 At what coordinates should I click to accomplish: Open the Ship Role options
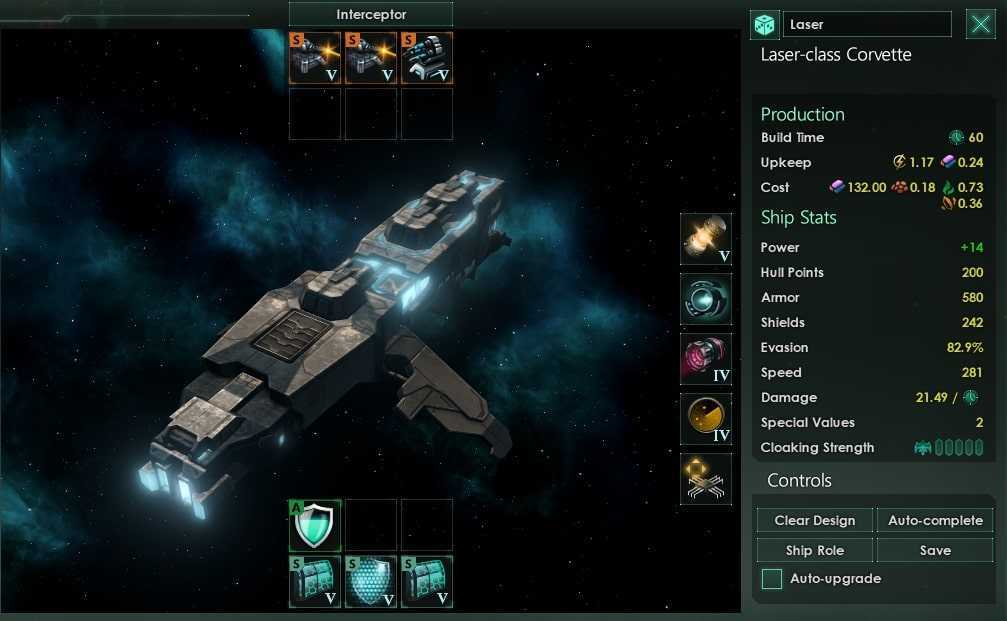815,550
